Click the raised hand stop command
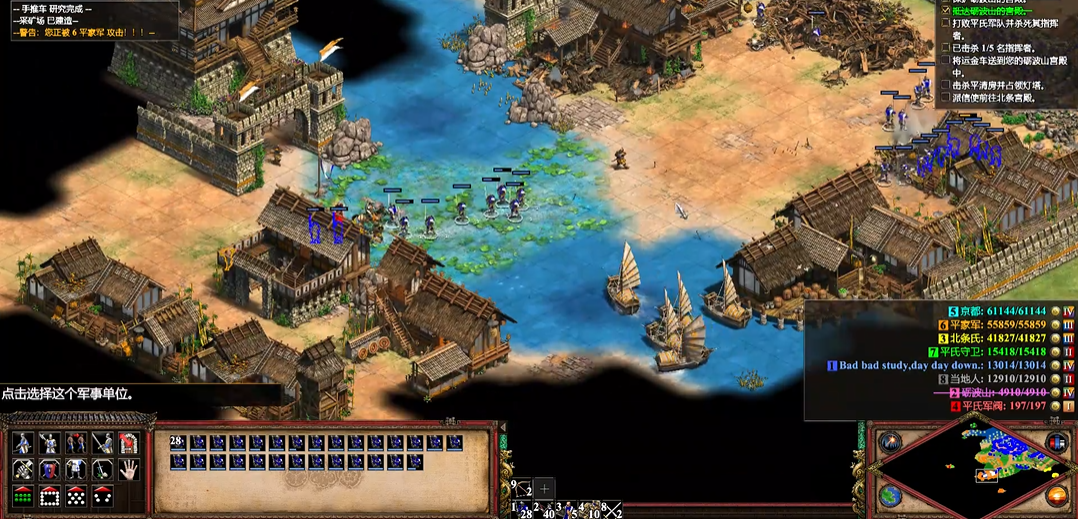1078x519 pixels. pyautogui.click(x=128, y=469)
